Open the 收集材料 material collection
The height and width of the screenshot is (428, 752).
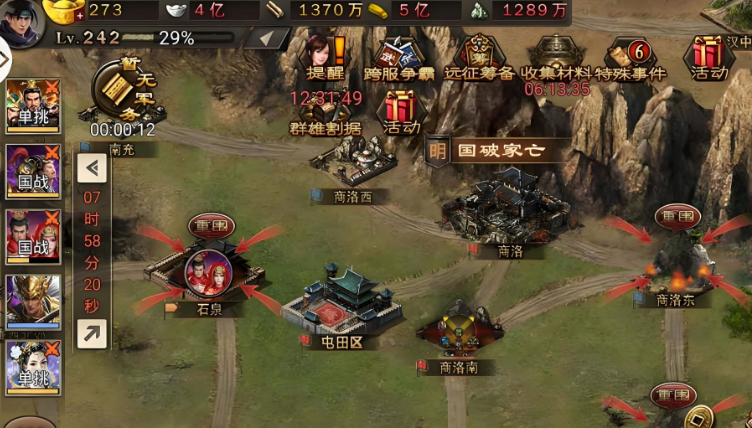point(557,56)
